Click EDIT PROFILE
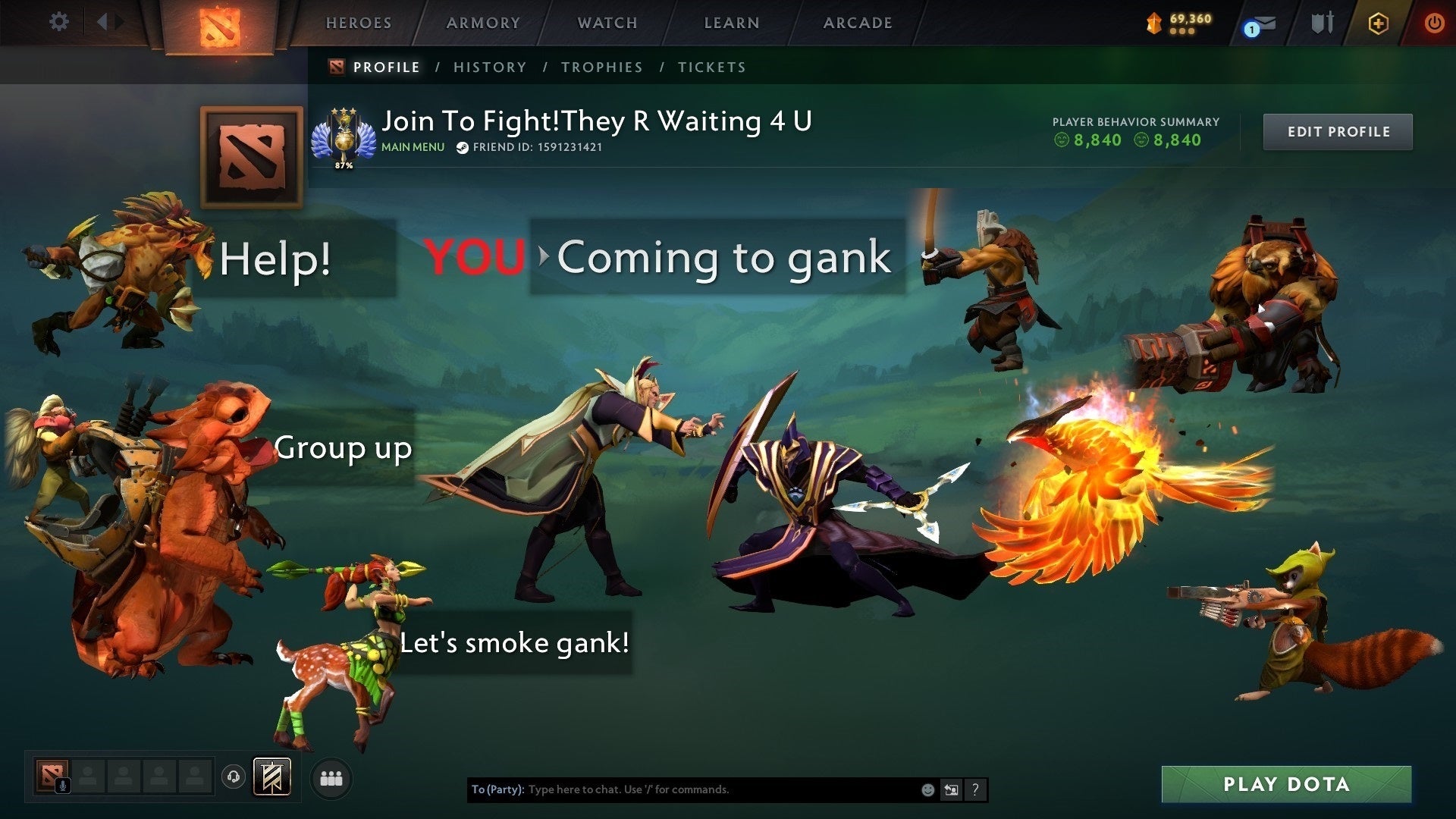The height and width of the screenshot is (819, 1456). (1338, 131)
